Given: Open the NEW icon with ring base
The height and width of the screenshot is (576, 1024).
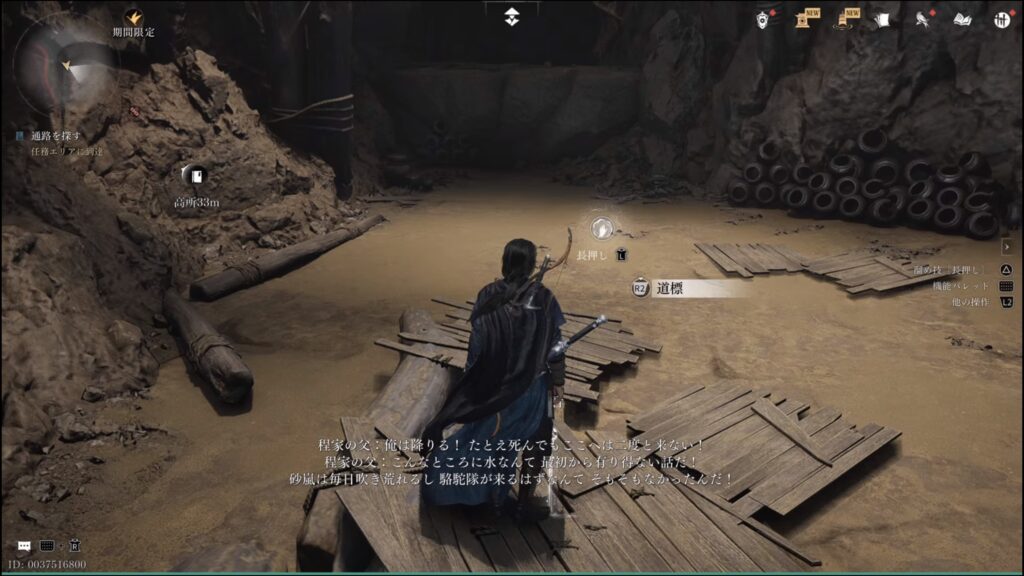Looking at the screenshot, I should (846, 19).
